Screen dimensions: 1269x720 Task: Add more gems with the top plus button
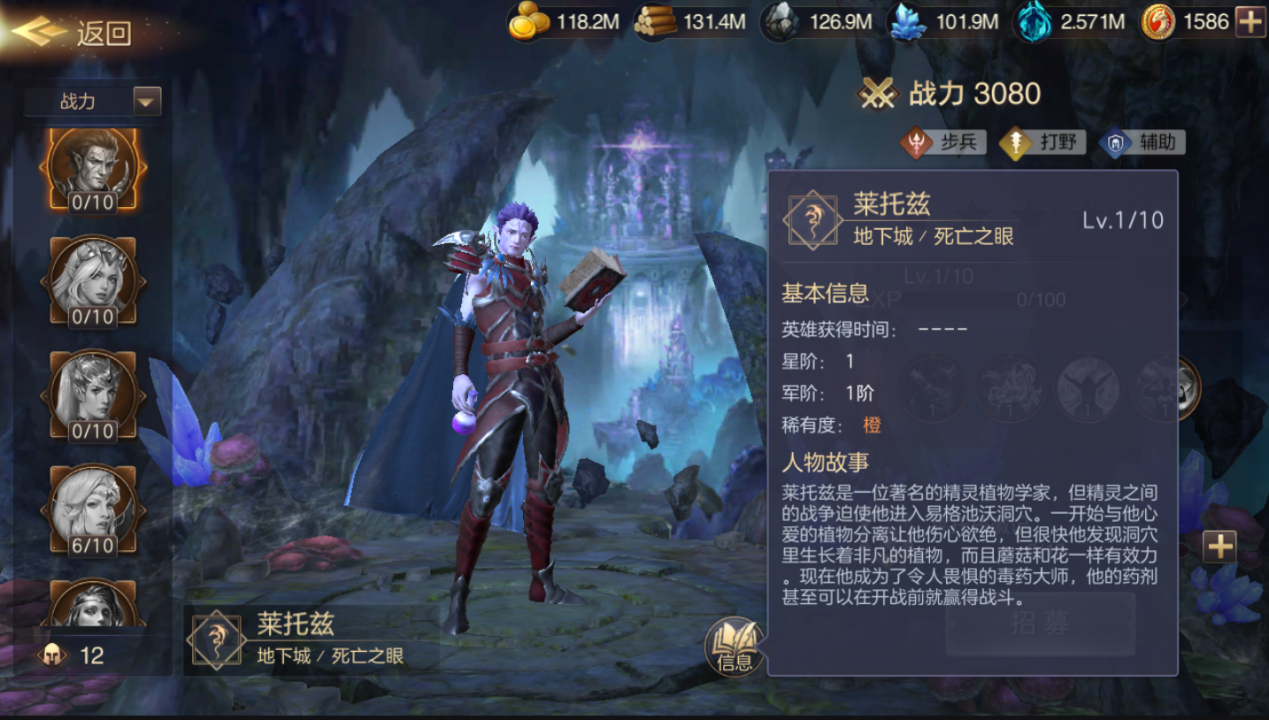(x=1250, y=21)
